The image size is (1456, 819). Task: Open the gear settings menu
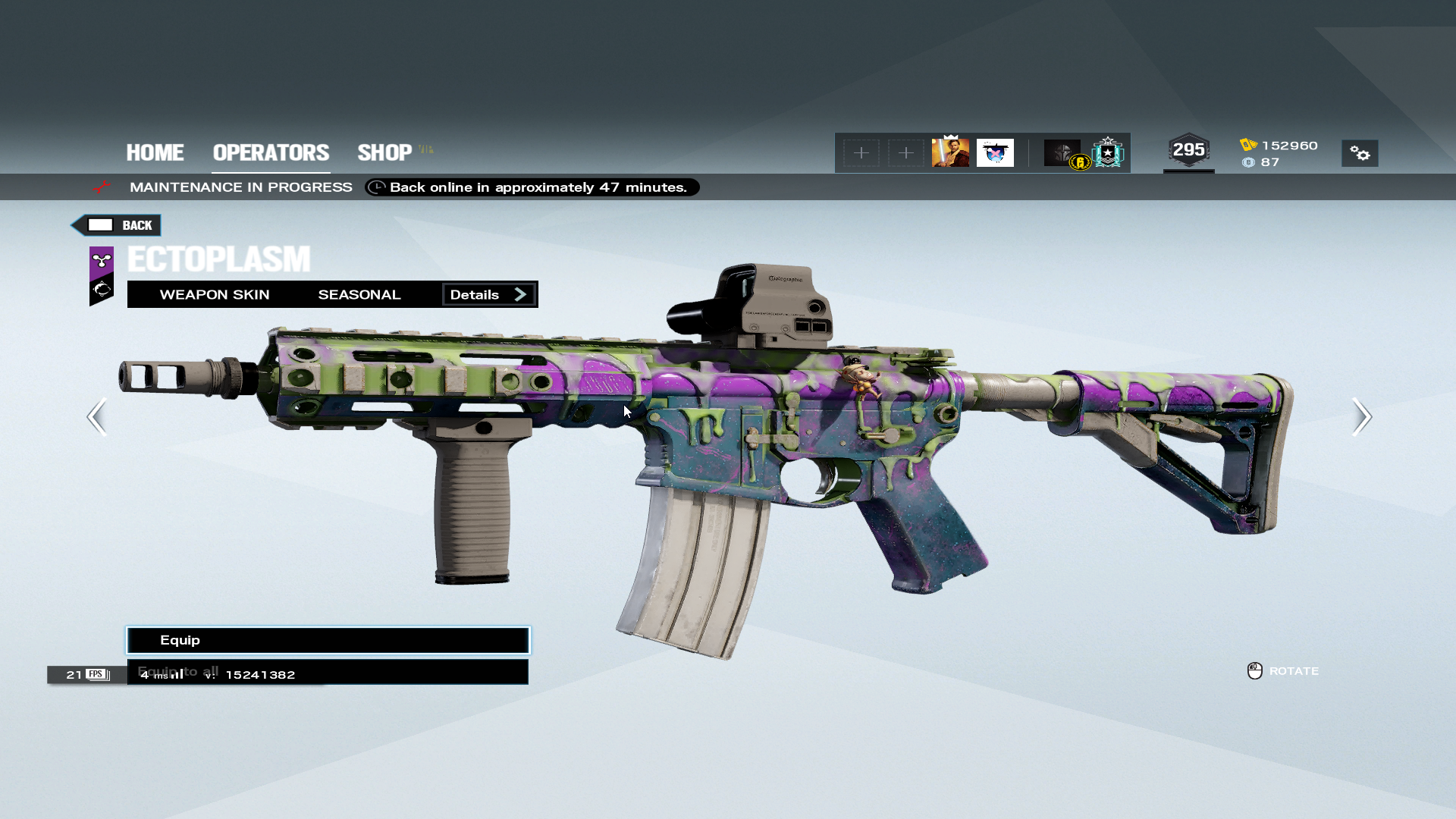[x=1360, y=153]
